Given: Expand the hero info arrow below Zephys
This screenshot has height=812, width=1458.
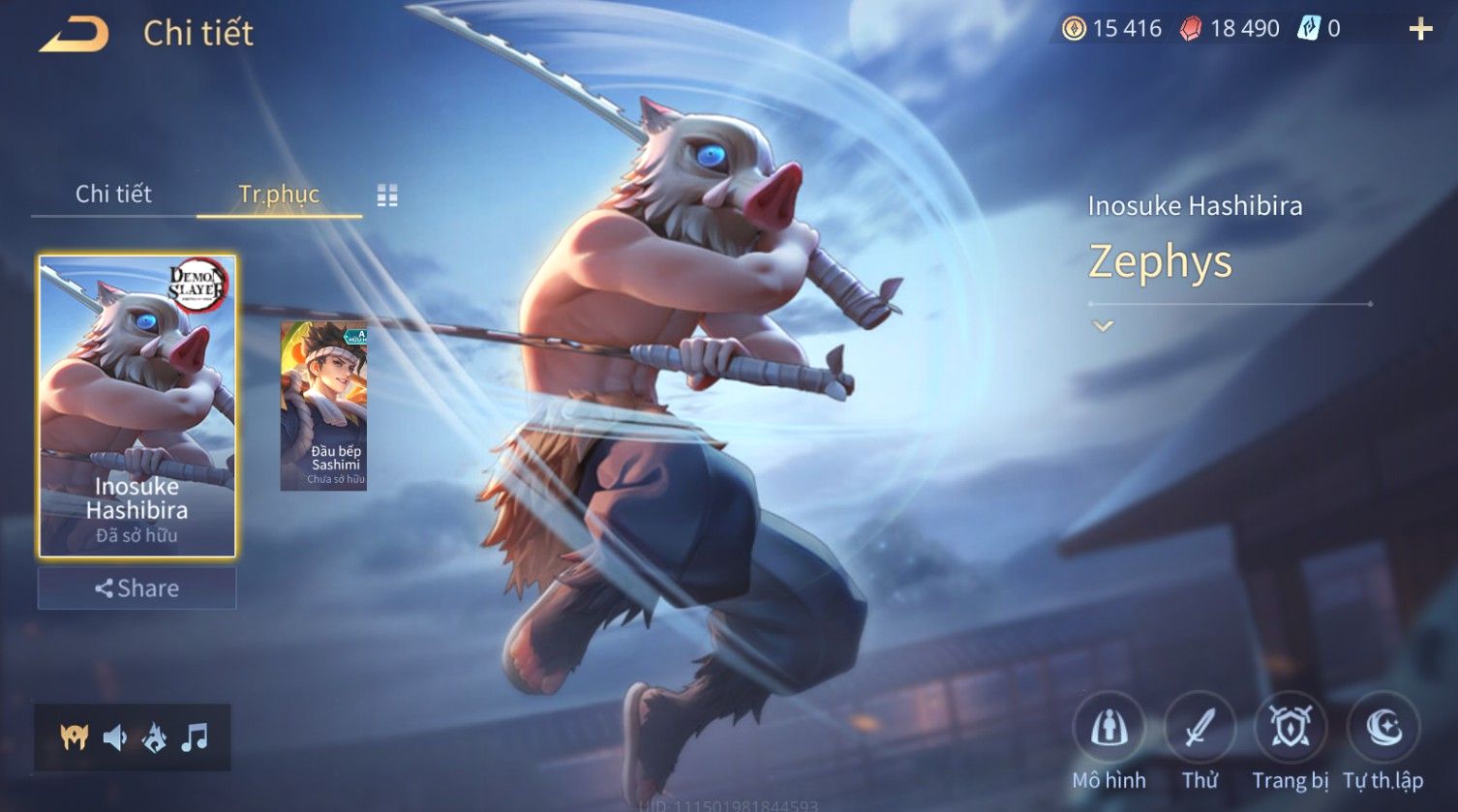Looking at the screenshot, I should pyautogui.click(x=1103, y=327).
